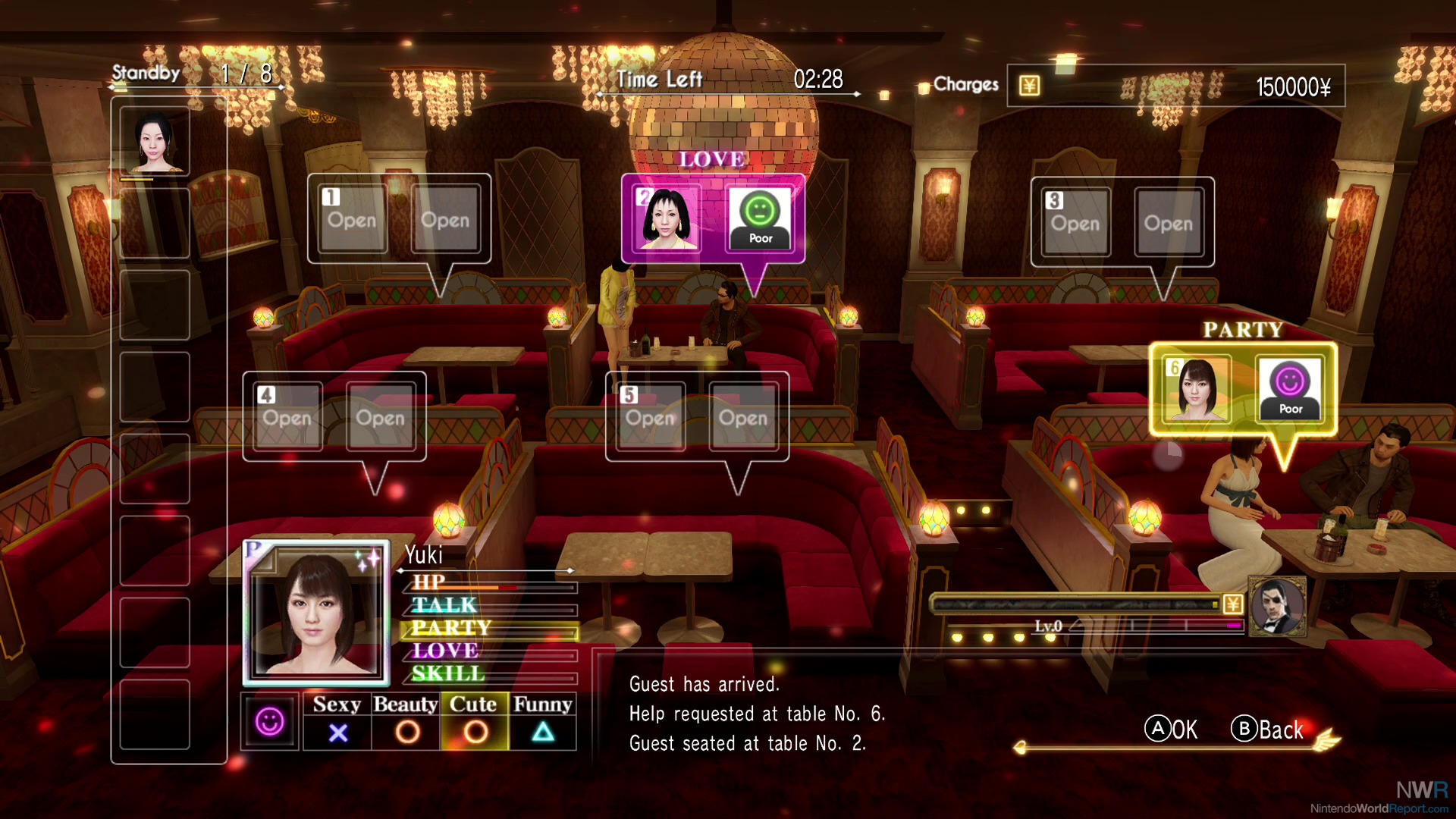
Task: Collapse the table 4 seat callout
Action: tap(334, 415)
